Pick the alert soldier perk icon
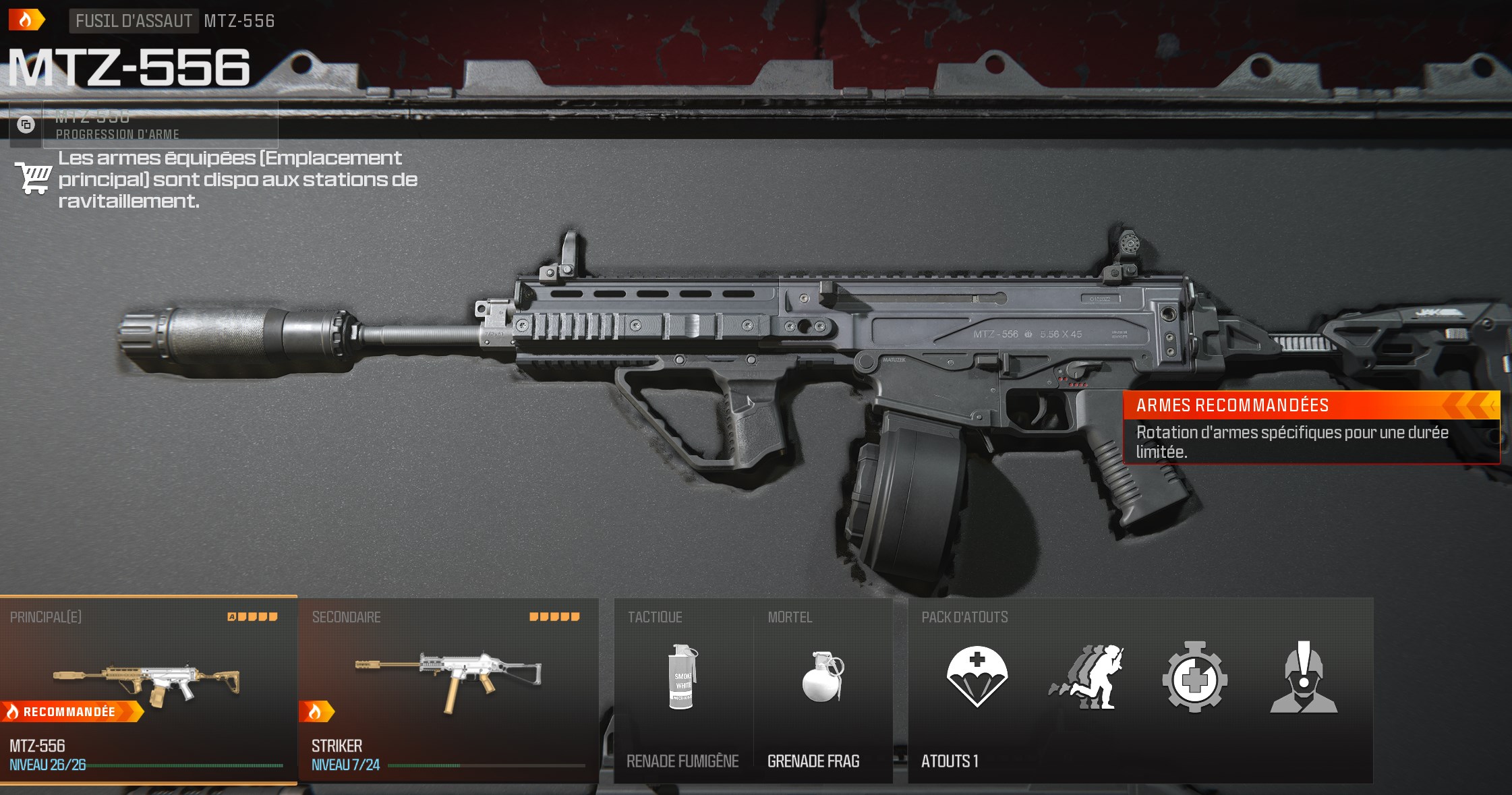The width and height of the screenshot is (1512, 795). (x=1304, y=678)
